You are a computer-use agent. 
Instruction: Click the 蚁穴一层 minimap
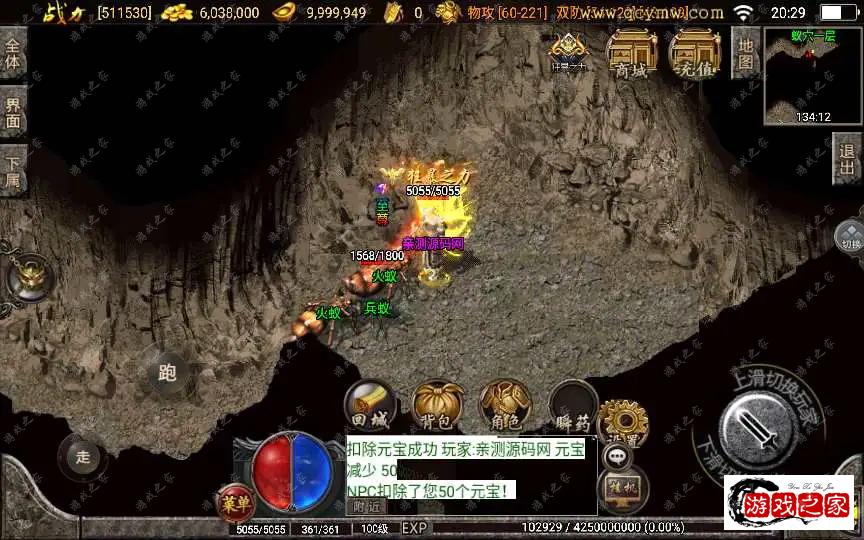(812, 75)
